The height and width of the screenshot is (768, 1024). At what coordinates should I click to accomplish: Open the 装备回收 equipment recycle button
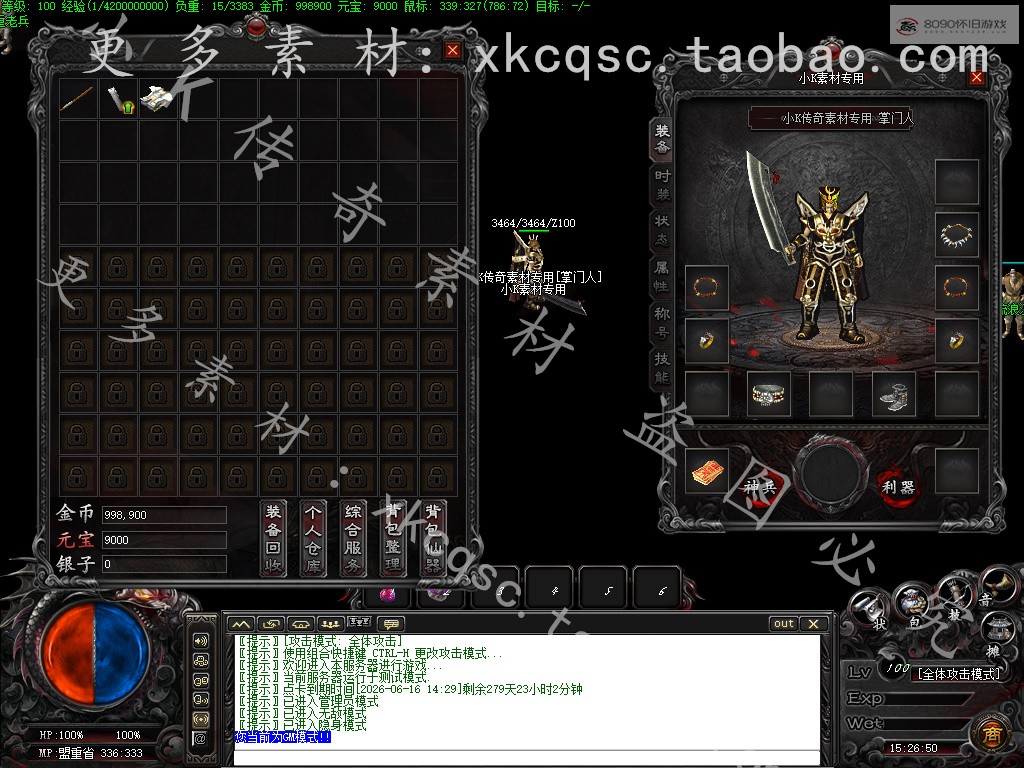click(274, 537)
